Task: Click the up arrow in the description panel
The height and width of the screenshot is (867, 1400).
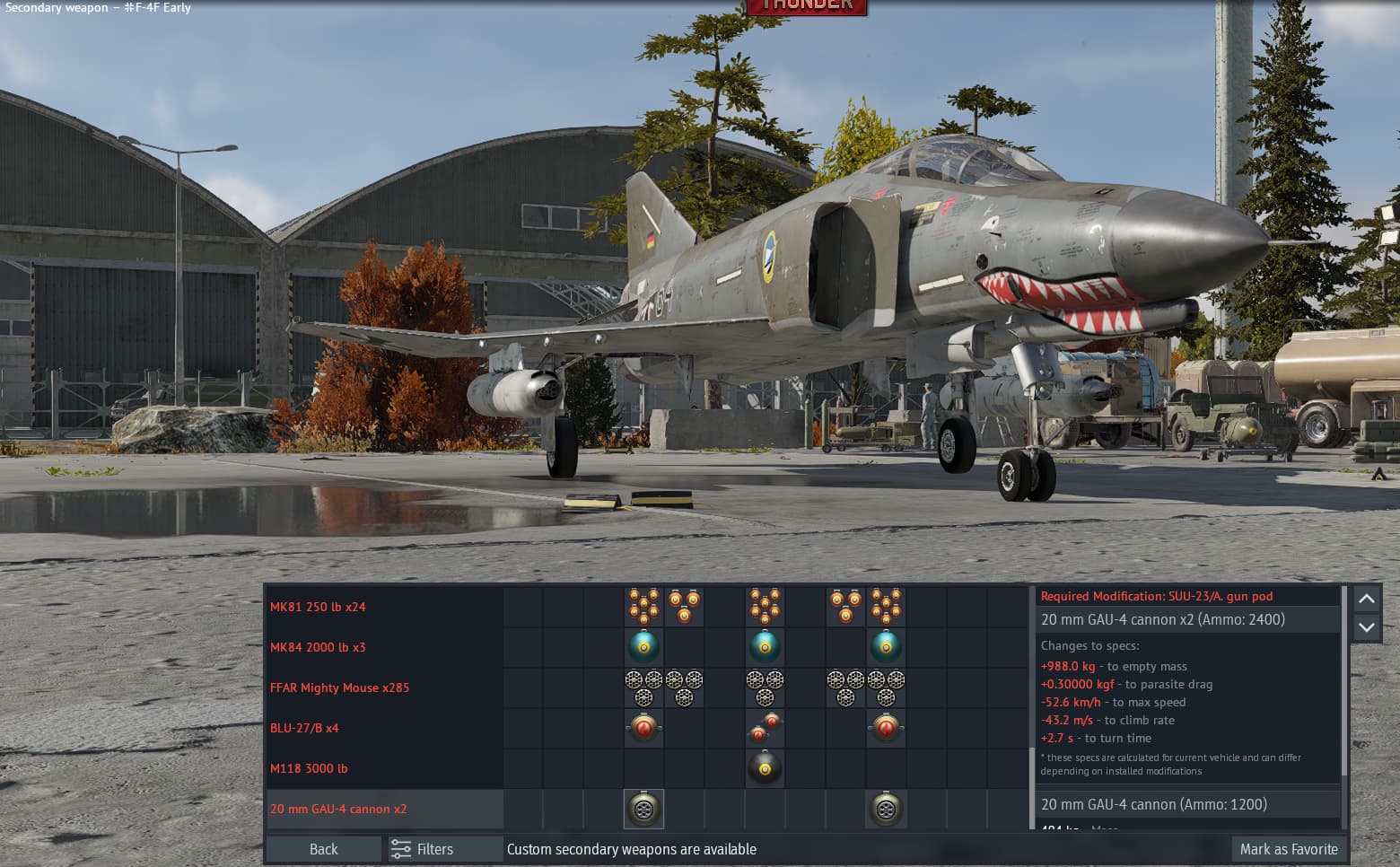Action: click(1366, 599)
